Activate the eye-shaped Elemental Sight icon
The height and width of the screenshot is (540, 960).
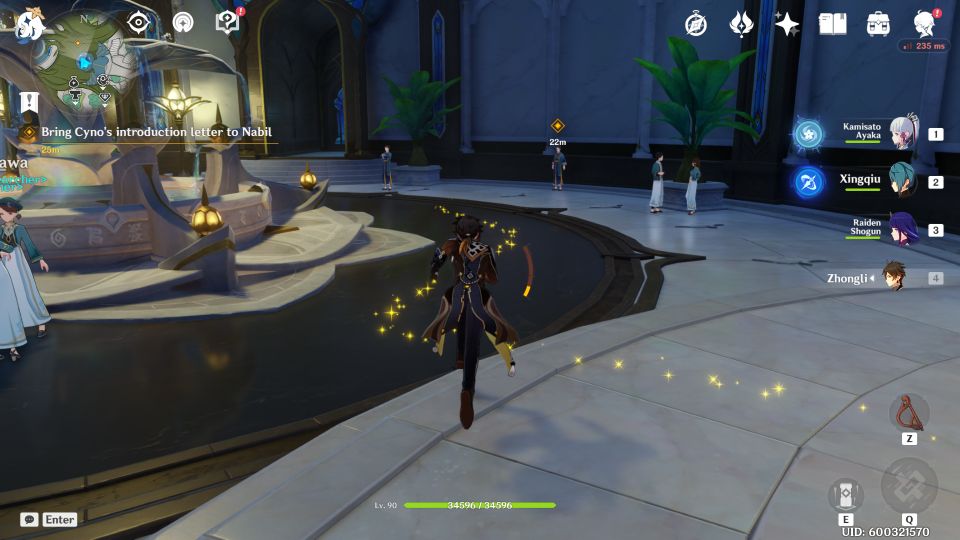139,22
